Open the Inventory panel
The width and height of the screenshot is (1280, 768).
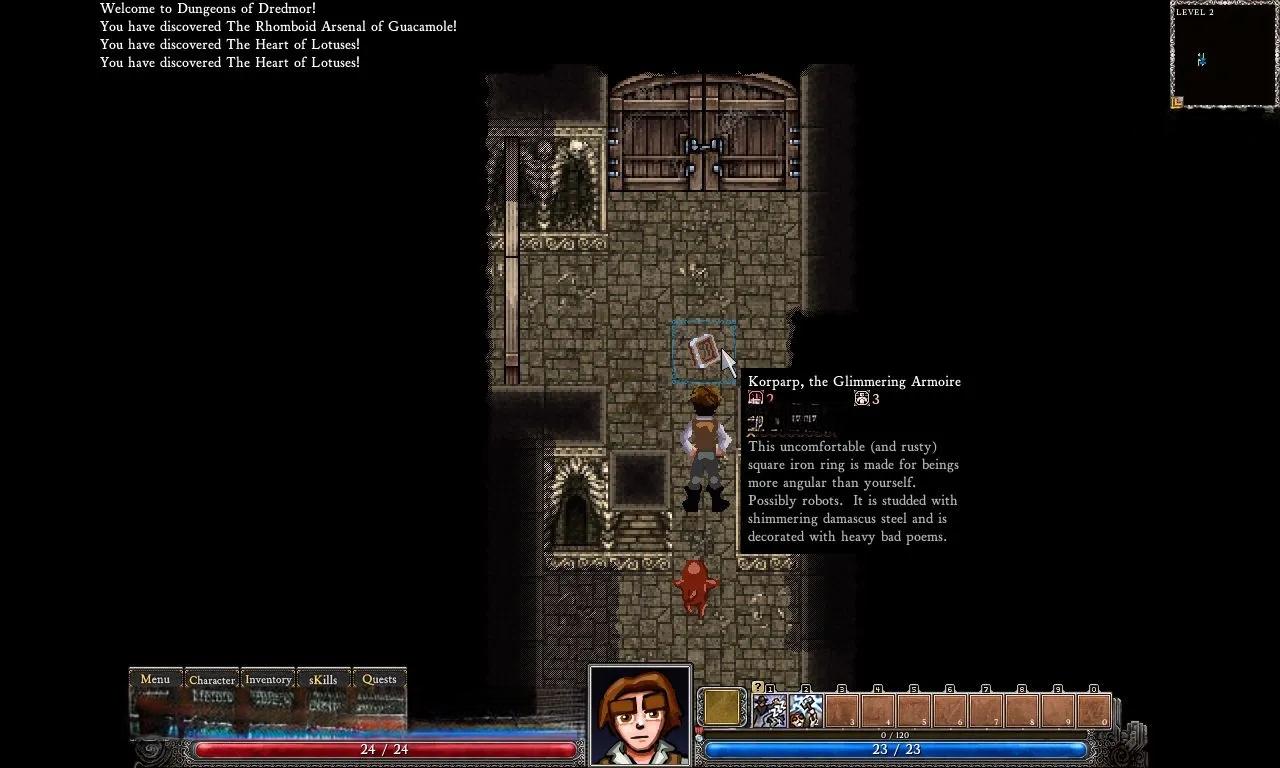pyautogui.click(x=268, y=680)
